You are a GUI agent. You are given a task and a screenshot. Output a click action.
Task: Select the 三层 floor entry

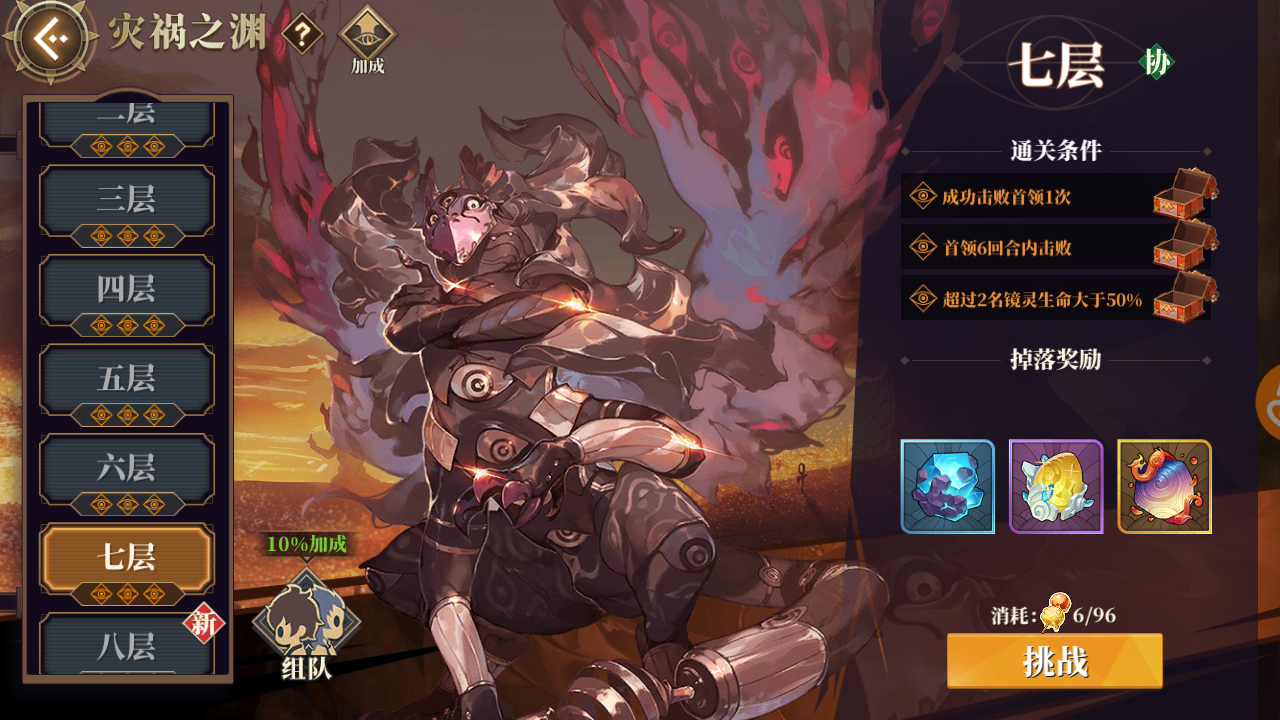tap(126, 199)
